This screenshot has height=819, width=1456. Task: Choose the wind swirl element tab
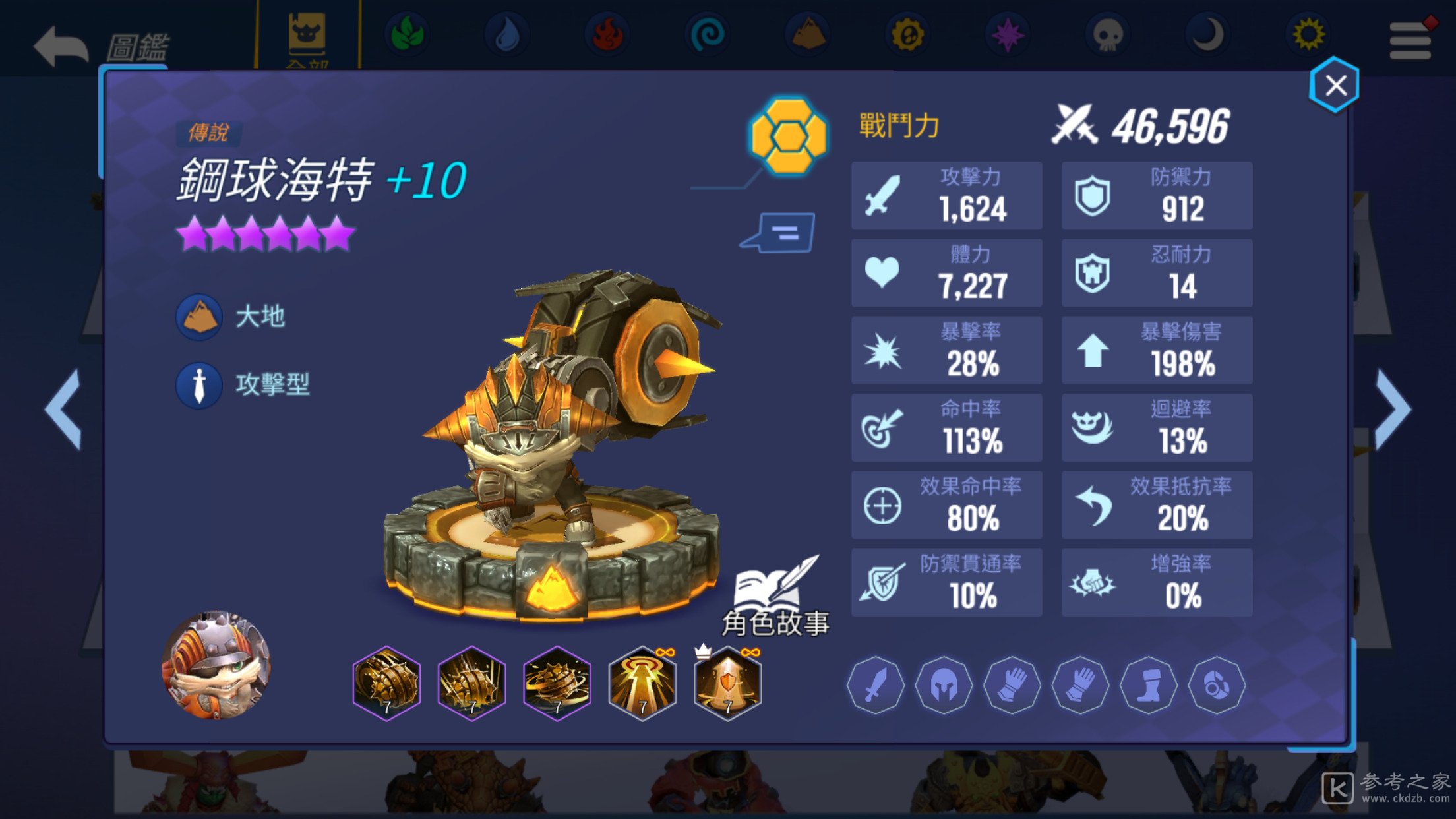pos(707,34)
